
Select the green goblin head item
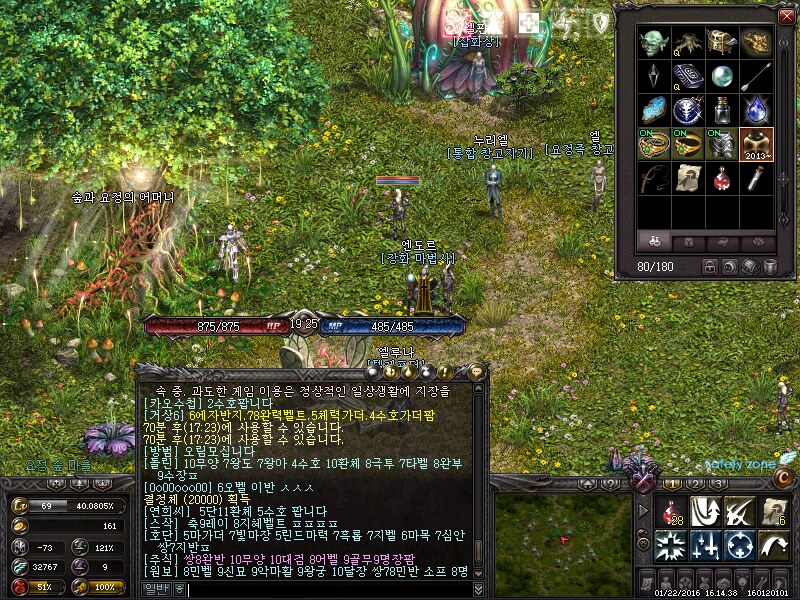point(653,41)
